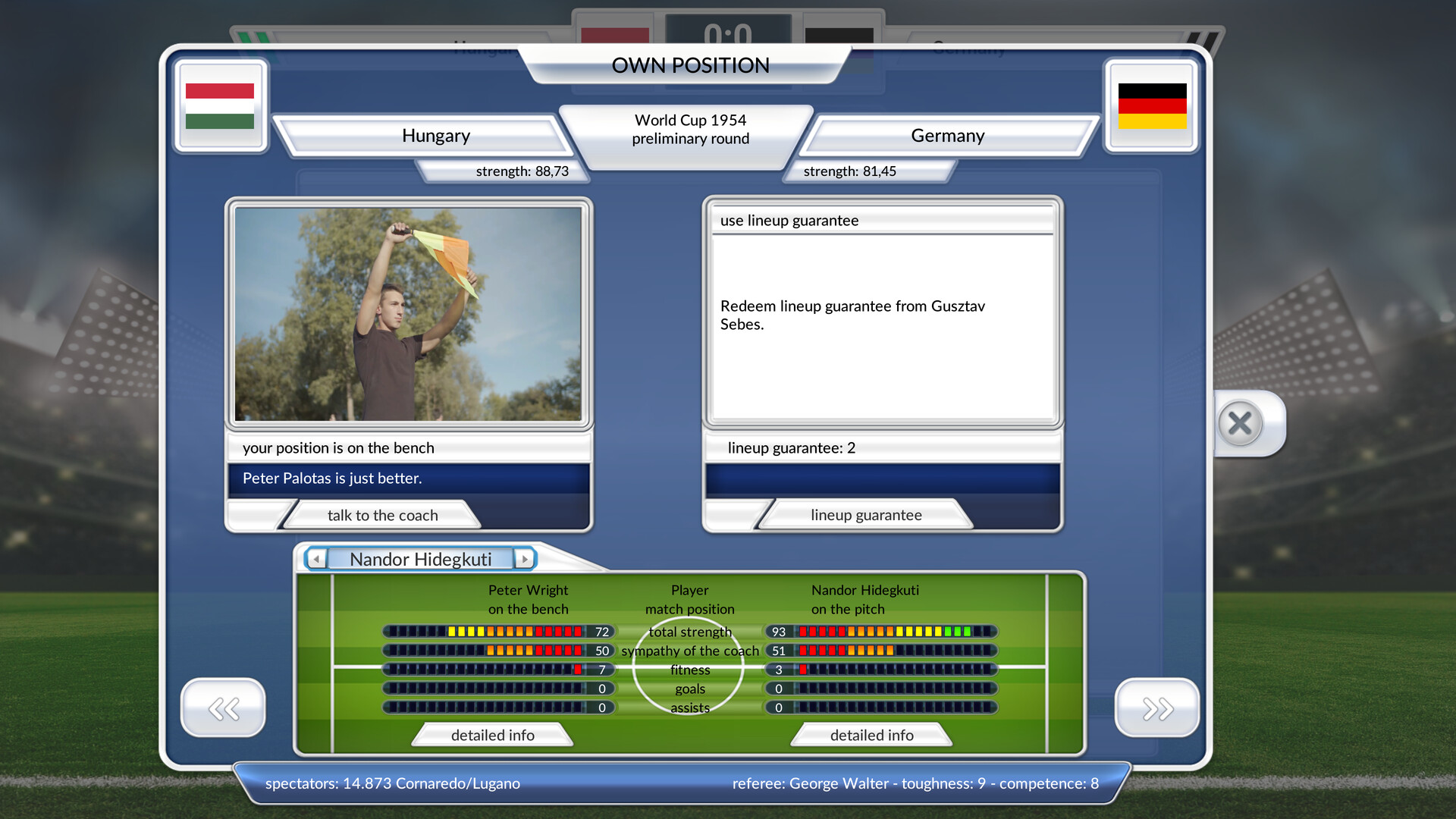Select the Hungary team tab
The image size is (1456, 819).
[437, 136]
